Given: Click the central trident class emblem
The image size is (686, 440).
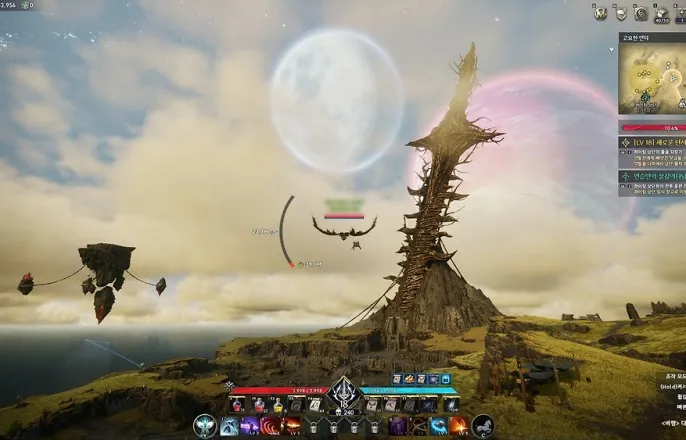Looking at the screenshot, I should point(343,391).
